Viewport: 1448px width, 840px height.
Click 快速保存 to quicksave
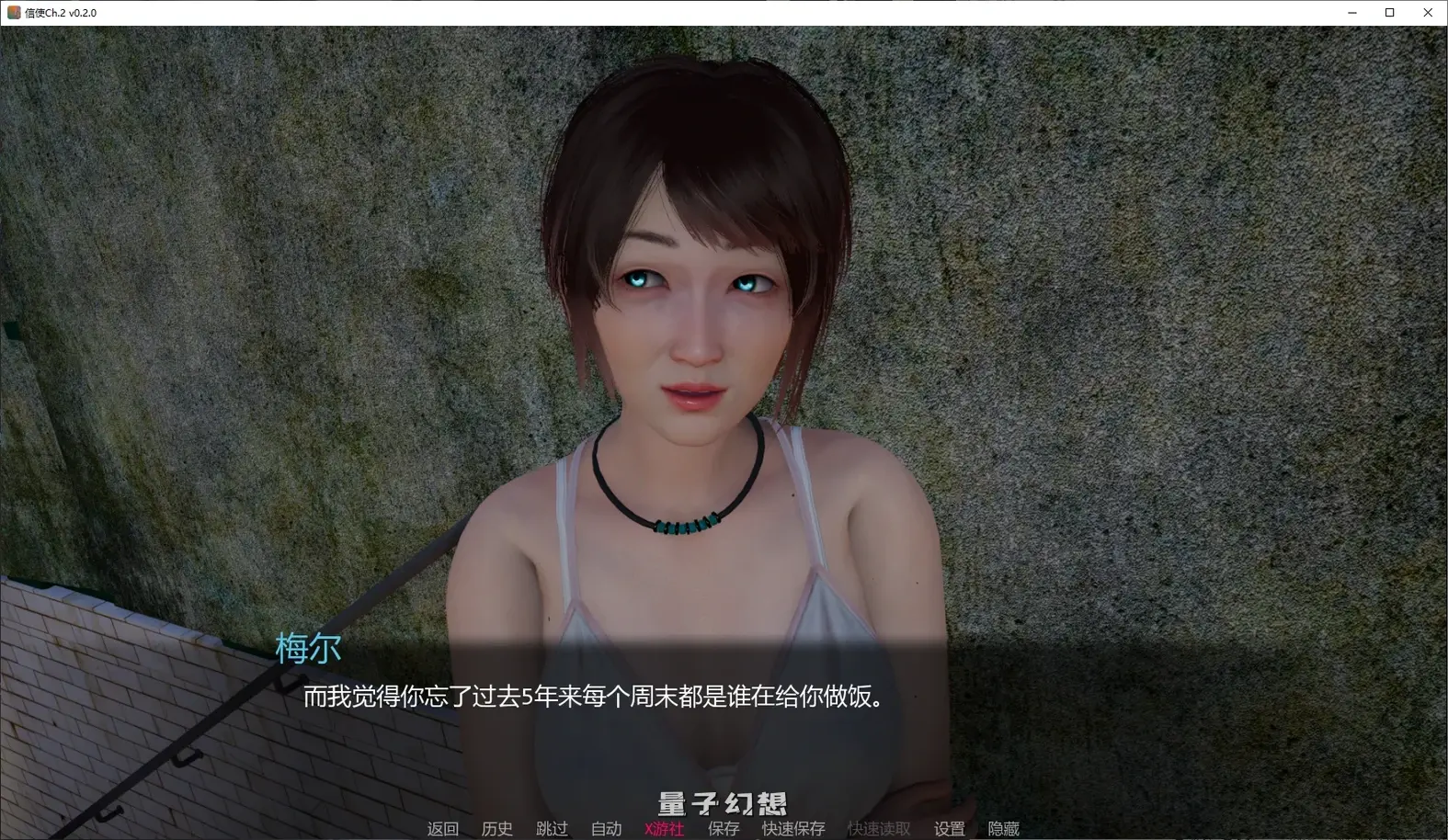point(792,828)
